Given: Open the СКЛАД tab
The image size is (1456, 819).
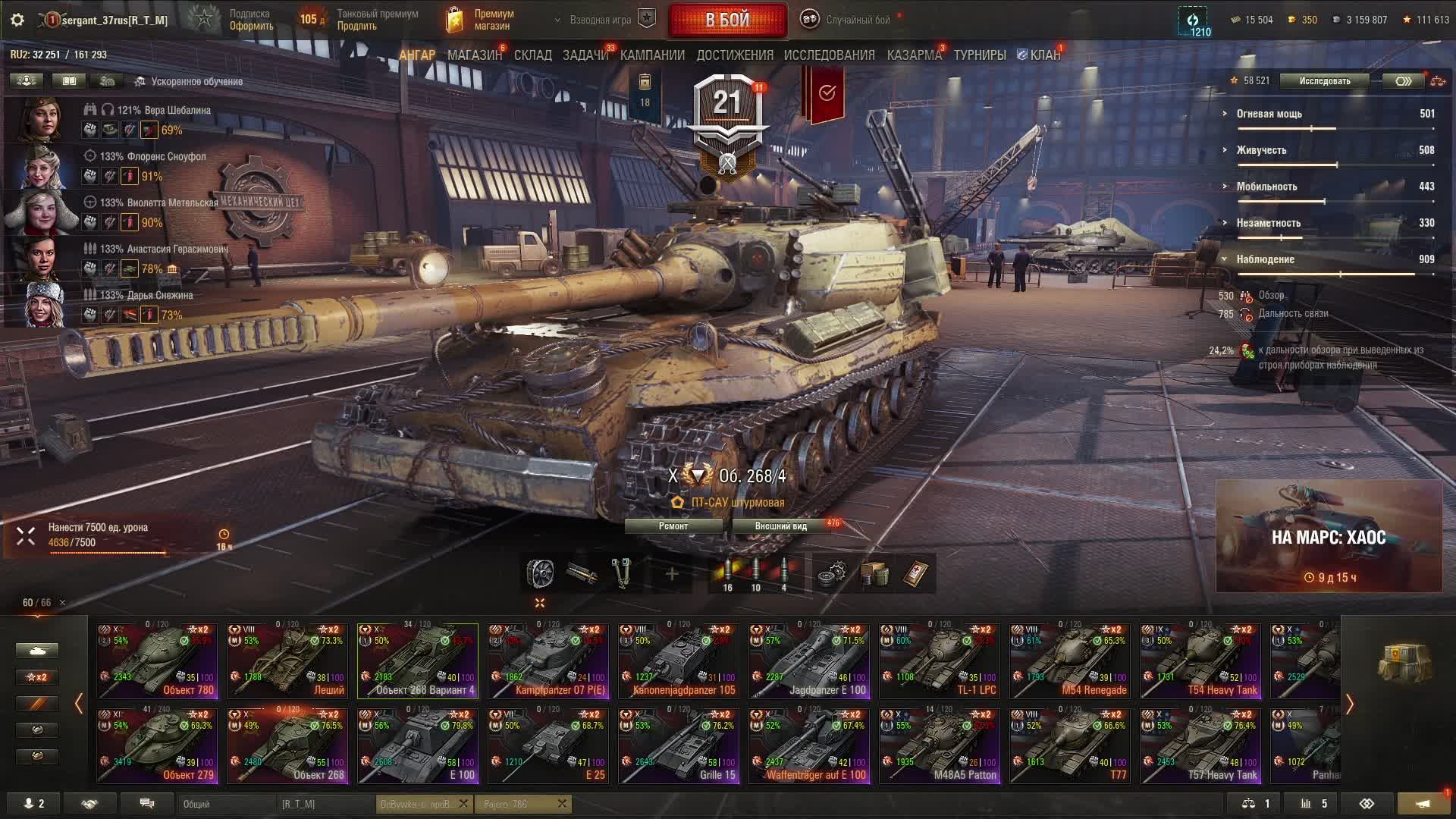Looking at the screenshot, I should [x=532, y=55].
